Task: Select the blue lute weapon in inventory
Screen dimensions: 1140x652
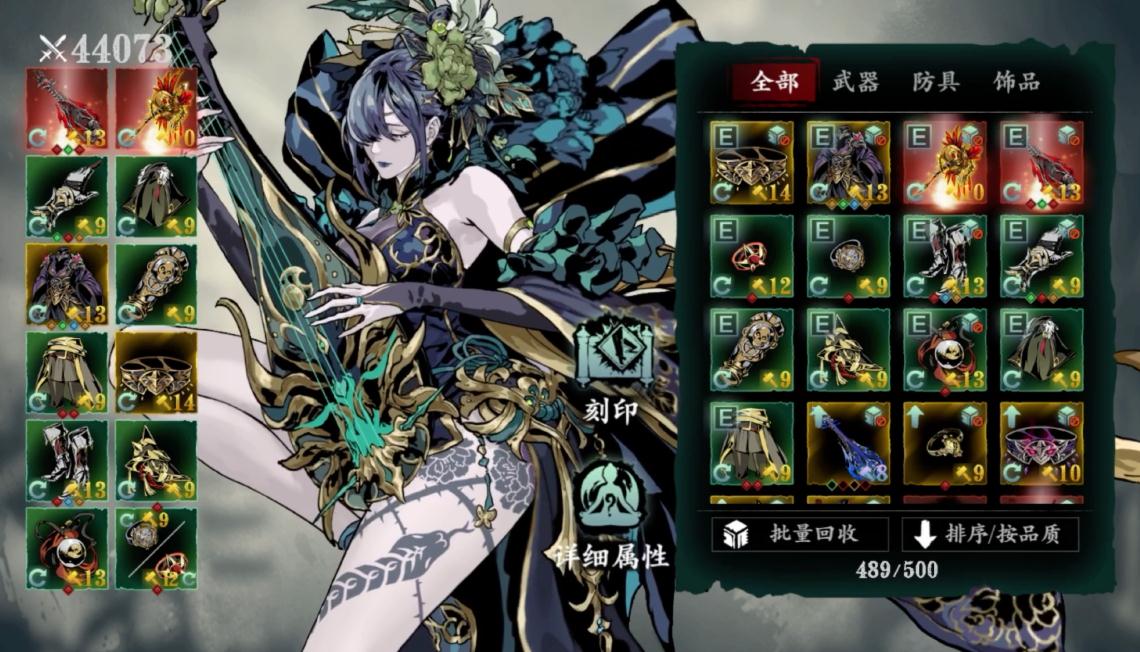Action: pyautogui.click(x=848, y=443)
